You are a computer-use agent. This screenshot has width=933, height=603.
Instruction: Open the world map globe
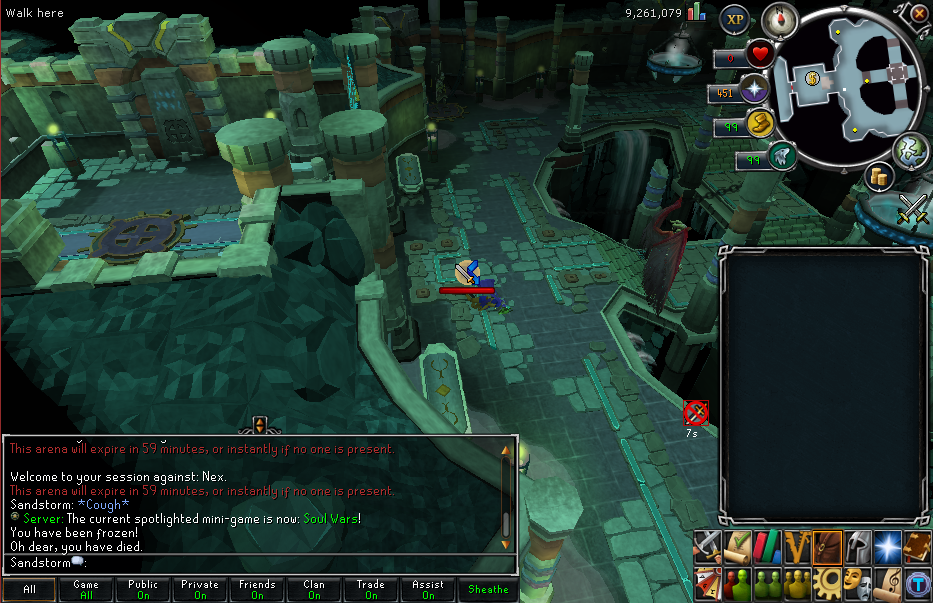point(911,150)
